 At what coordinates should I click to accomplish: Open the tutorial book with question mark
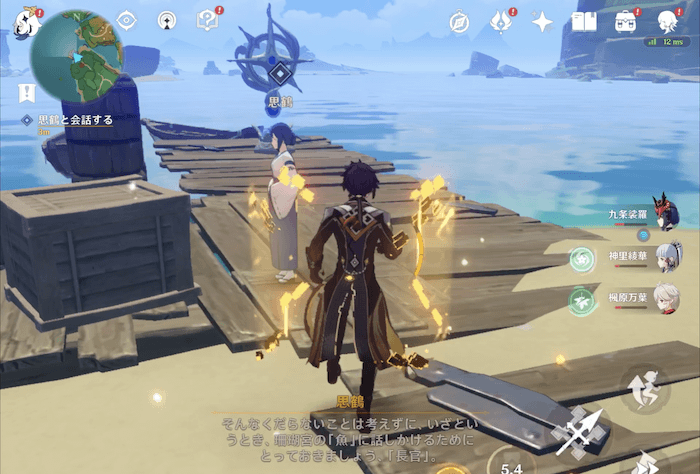tap(207, 20)
